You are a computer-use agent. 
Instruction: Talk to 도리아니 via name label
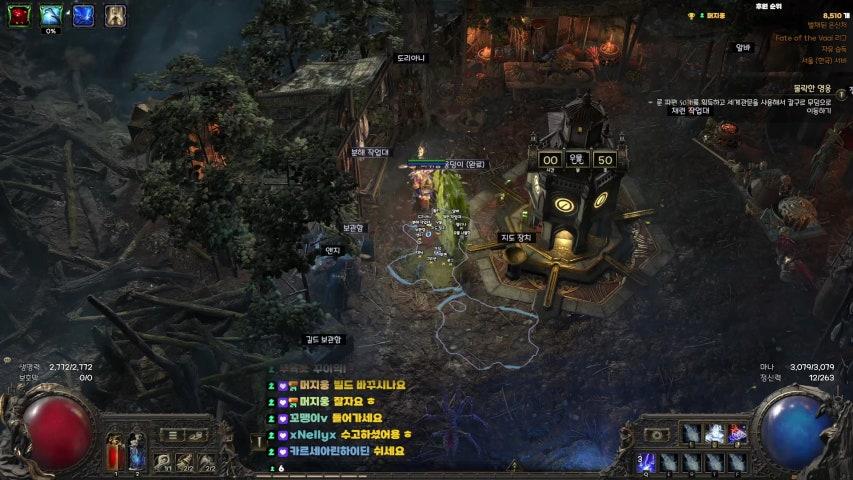[x=411, y=58]
